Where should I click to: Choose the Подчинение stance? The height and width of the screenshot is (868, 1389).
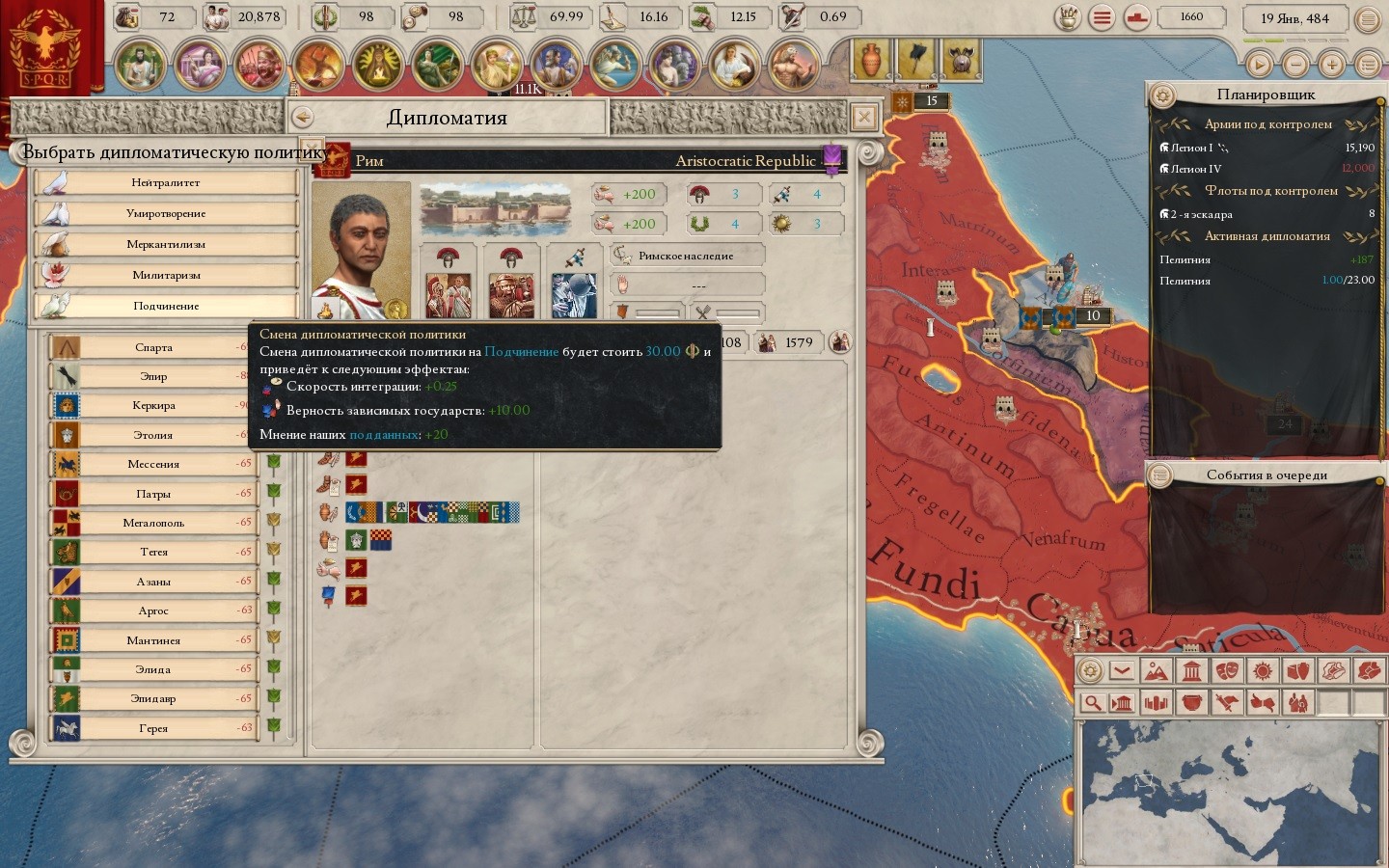coord(166,306)
